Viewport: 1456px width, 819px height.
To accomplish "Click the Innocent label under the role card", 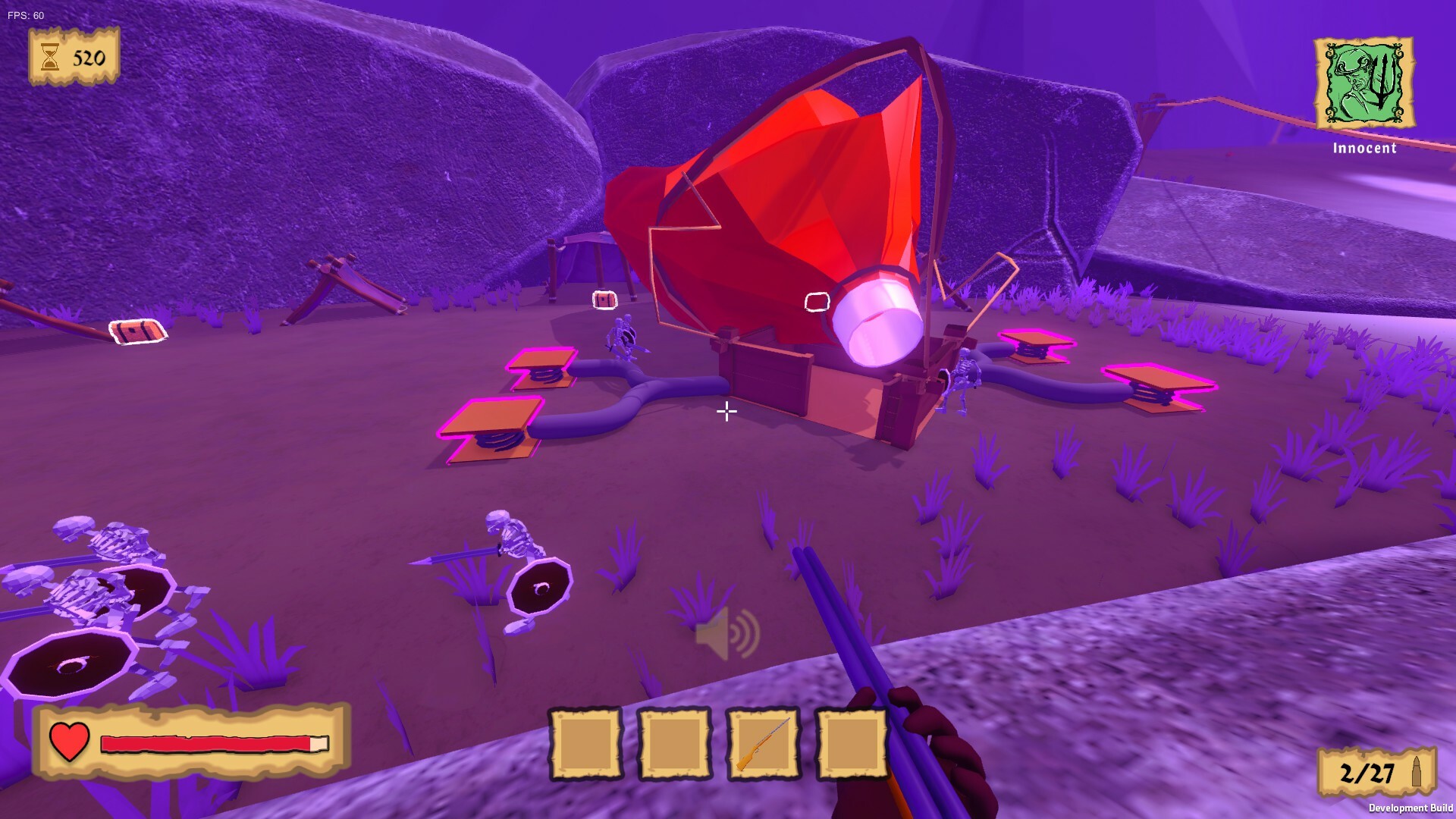I will coord(1364,149).
